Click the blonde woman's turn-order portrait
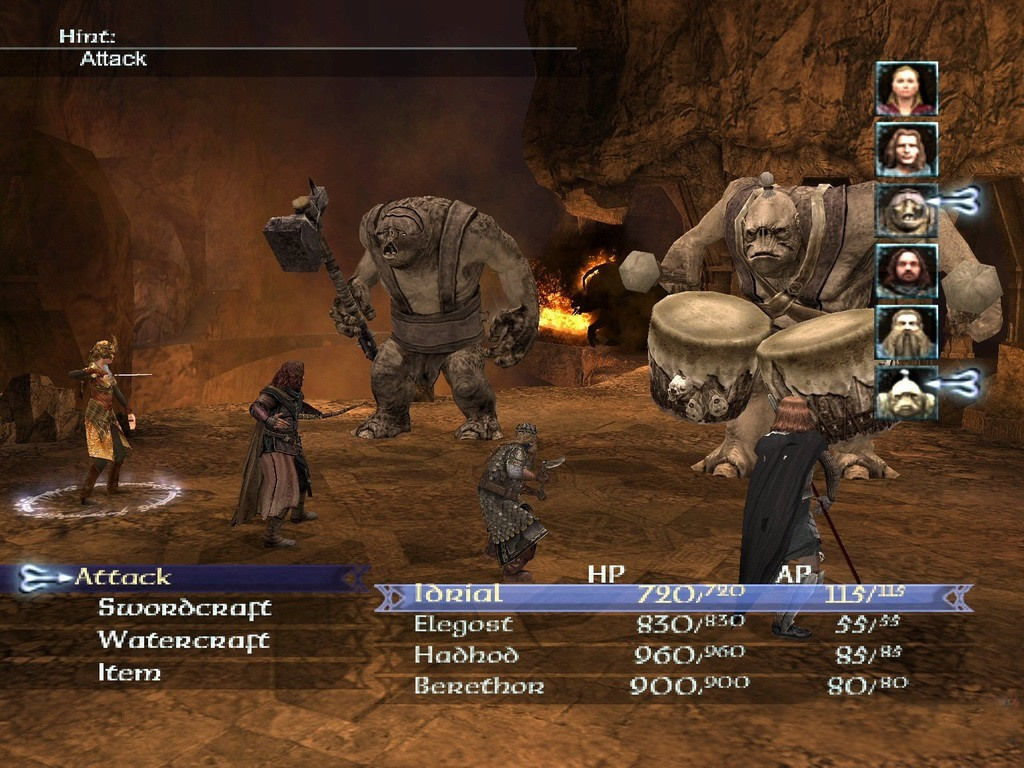 [x=906, y=89]
